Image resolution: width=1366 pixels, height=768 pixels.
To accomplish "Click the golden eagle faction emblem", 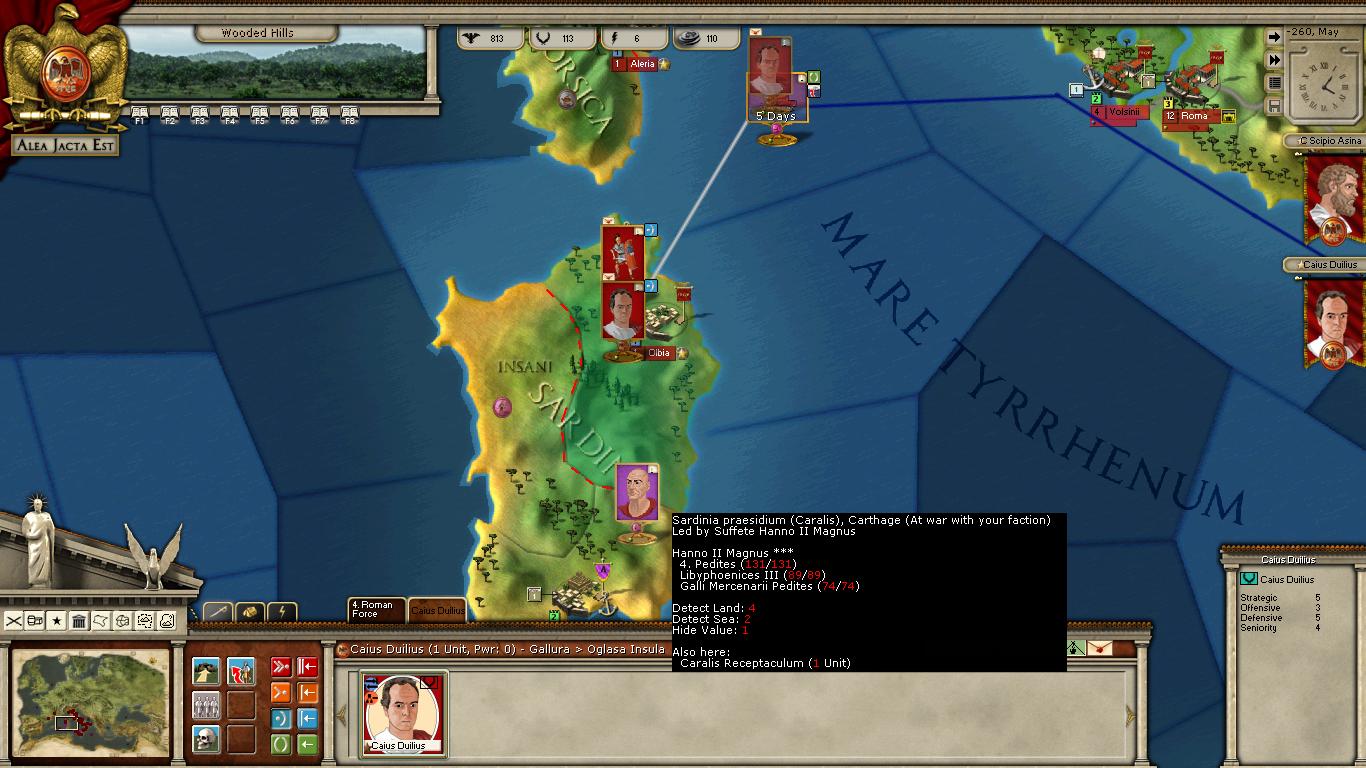I will (66, 66).
